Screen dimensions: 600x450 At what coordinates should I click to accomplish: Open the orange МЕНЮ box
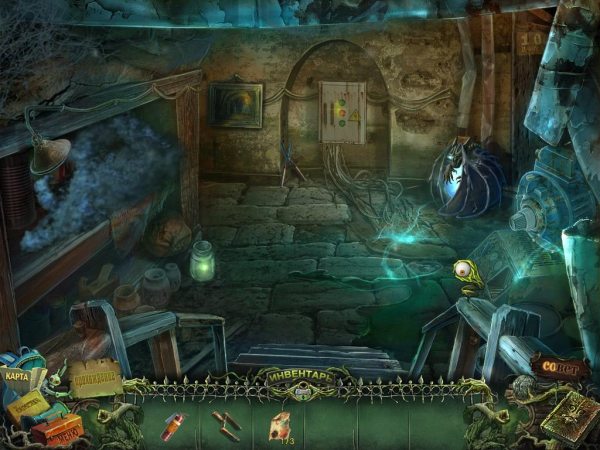57,429
